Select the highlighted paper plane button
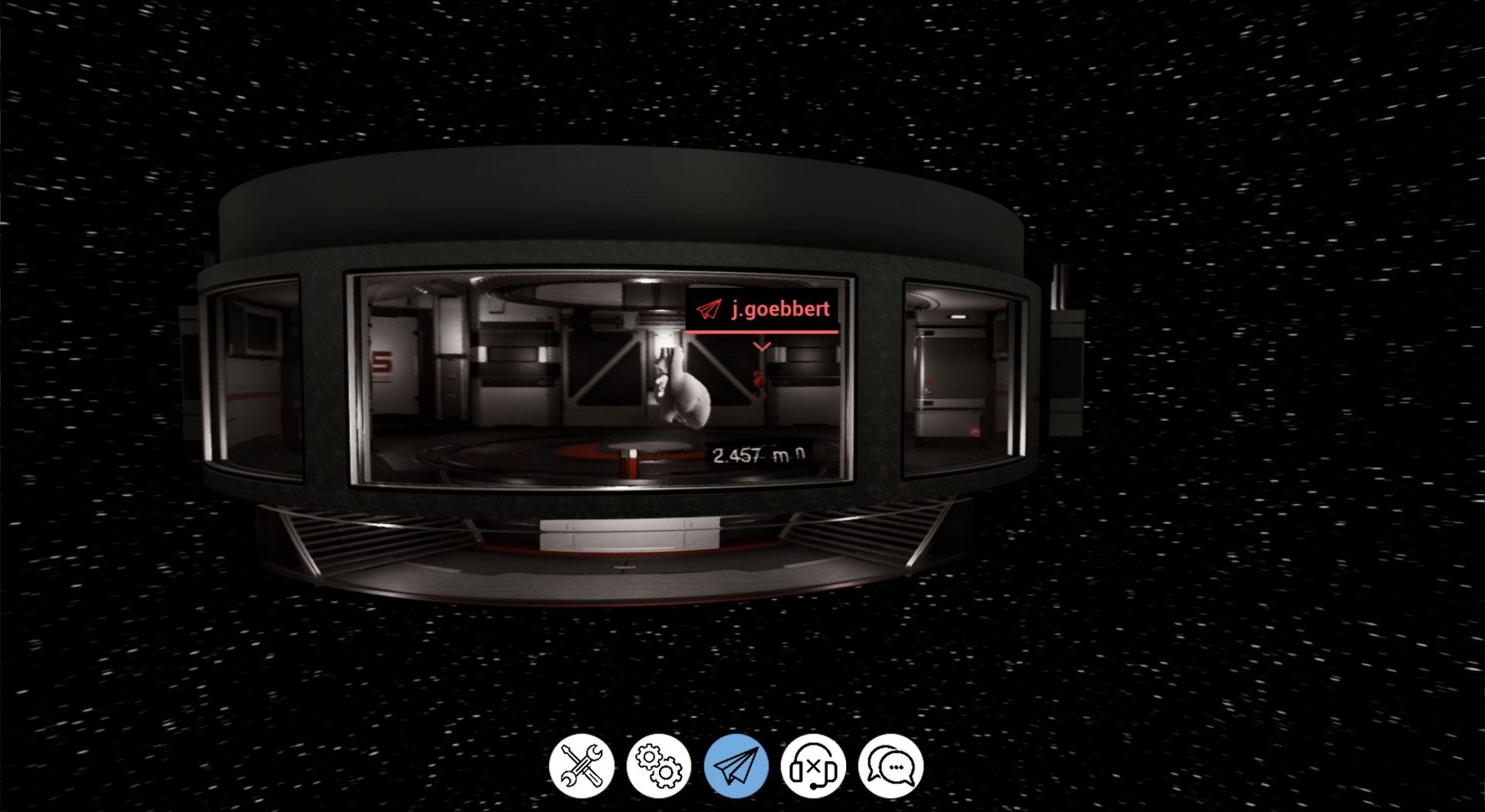Viewport: 1485px width, 812px height. pyautogui.click(x=736, y=766)
